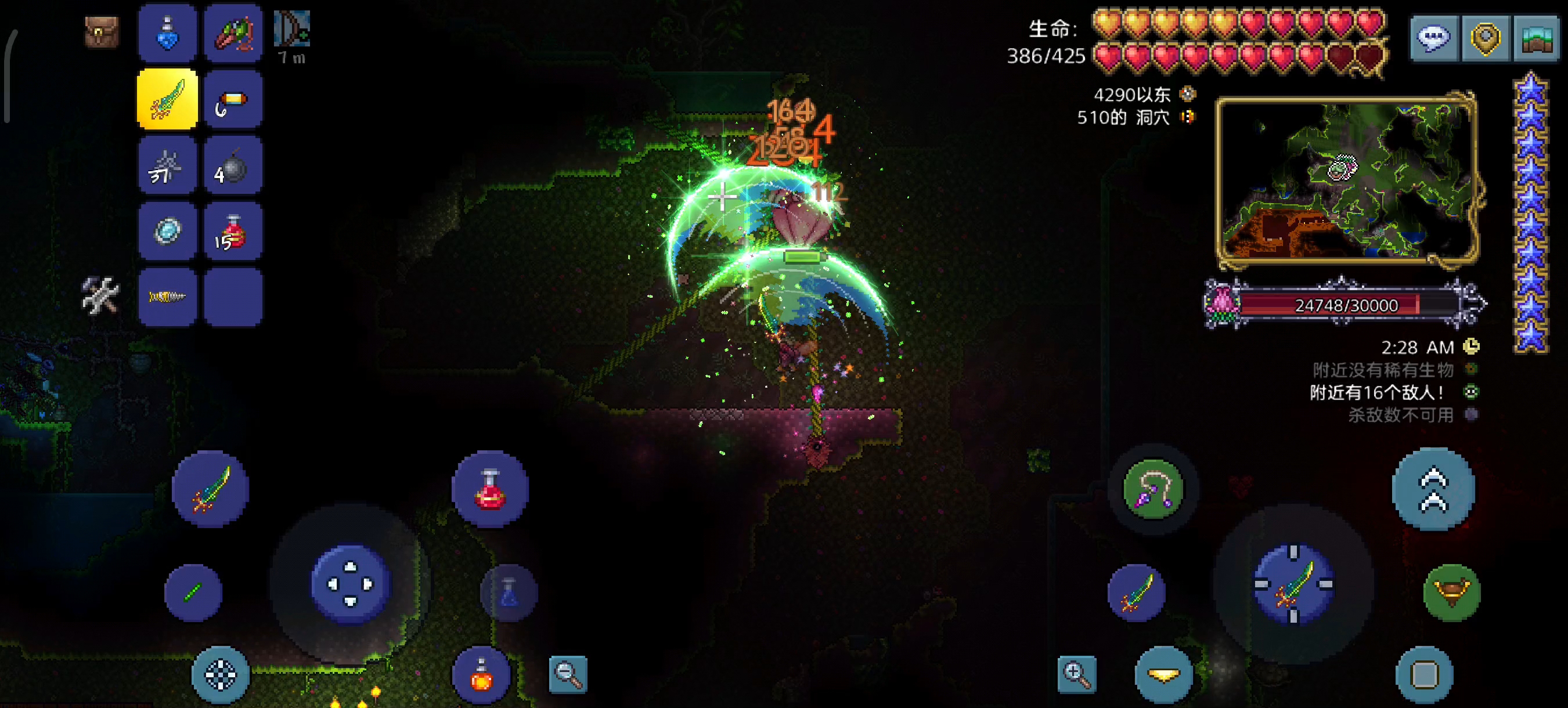Screen dimensions: 1568x708
Task: Use the quick heal red potion button
Action: point(490,489)
